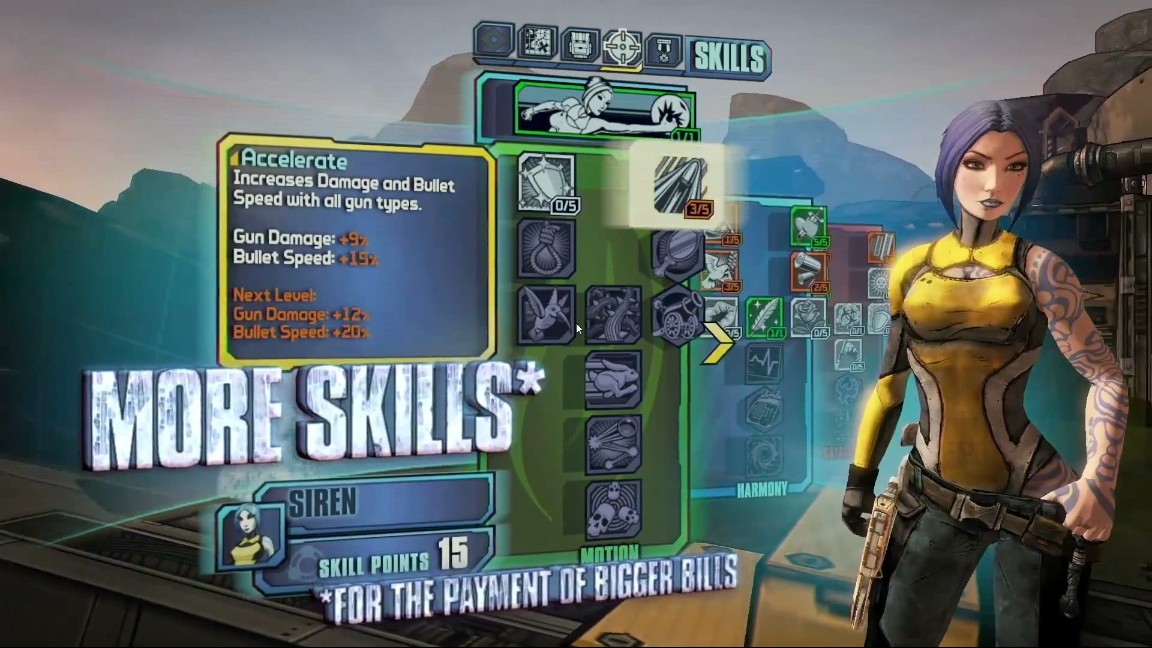Select the pierced heart skill icon
Viewport: 1152px width, 648px height.
pos(808,226)
